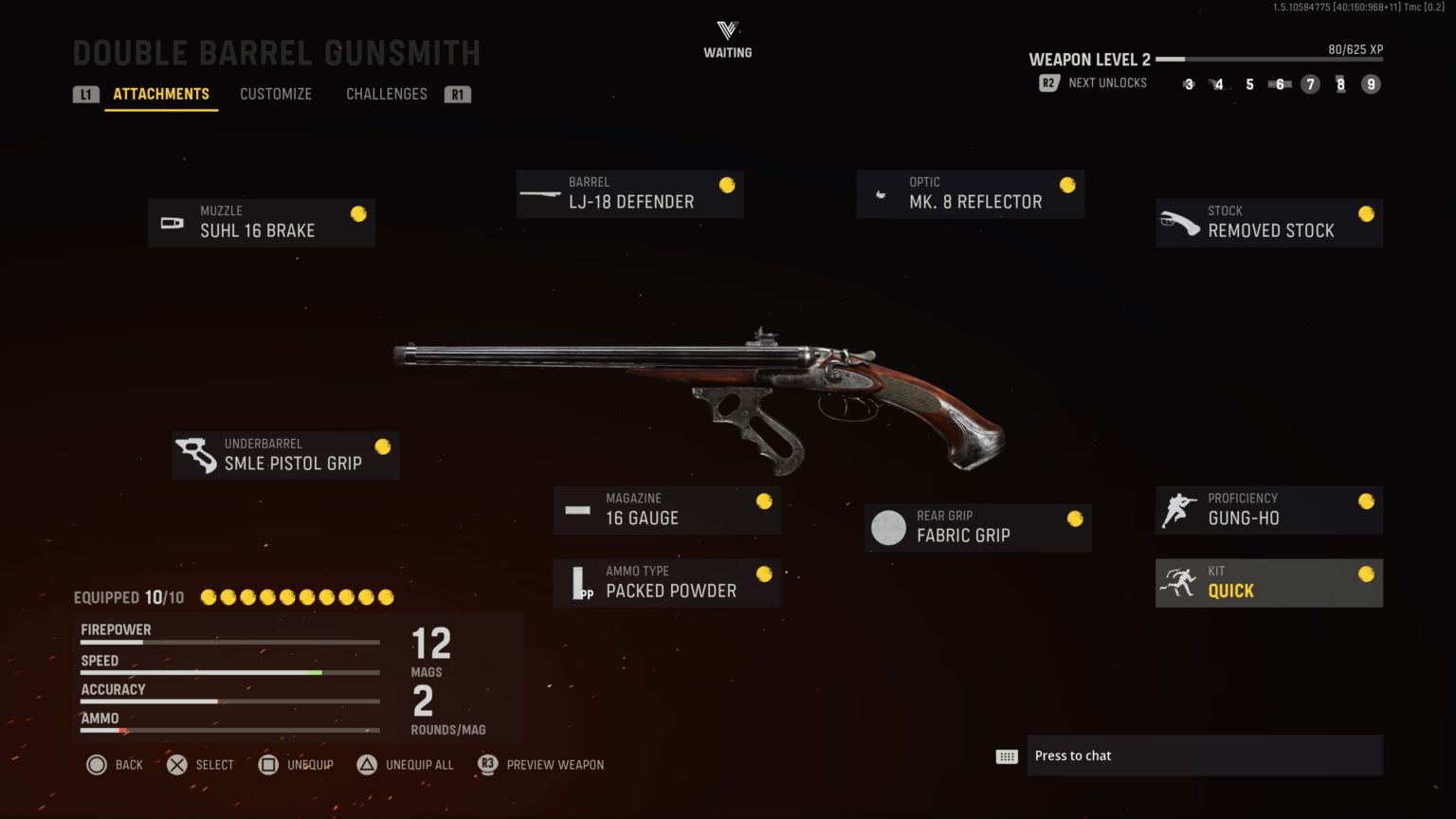The height and width of the screenshot is (819, 1456).
Task: Switch to the Customize tab
Action: tap(276, 94)
